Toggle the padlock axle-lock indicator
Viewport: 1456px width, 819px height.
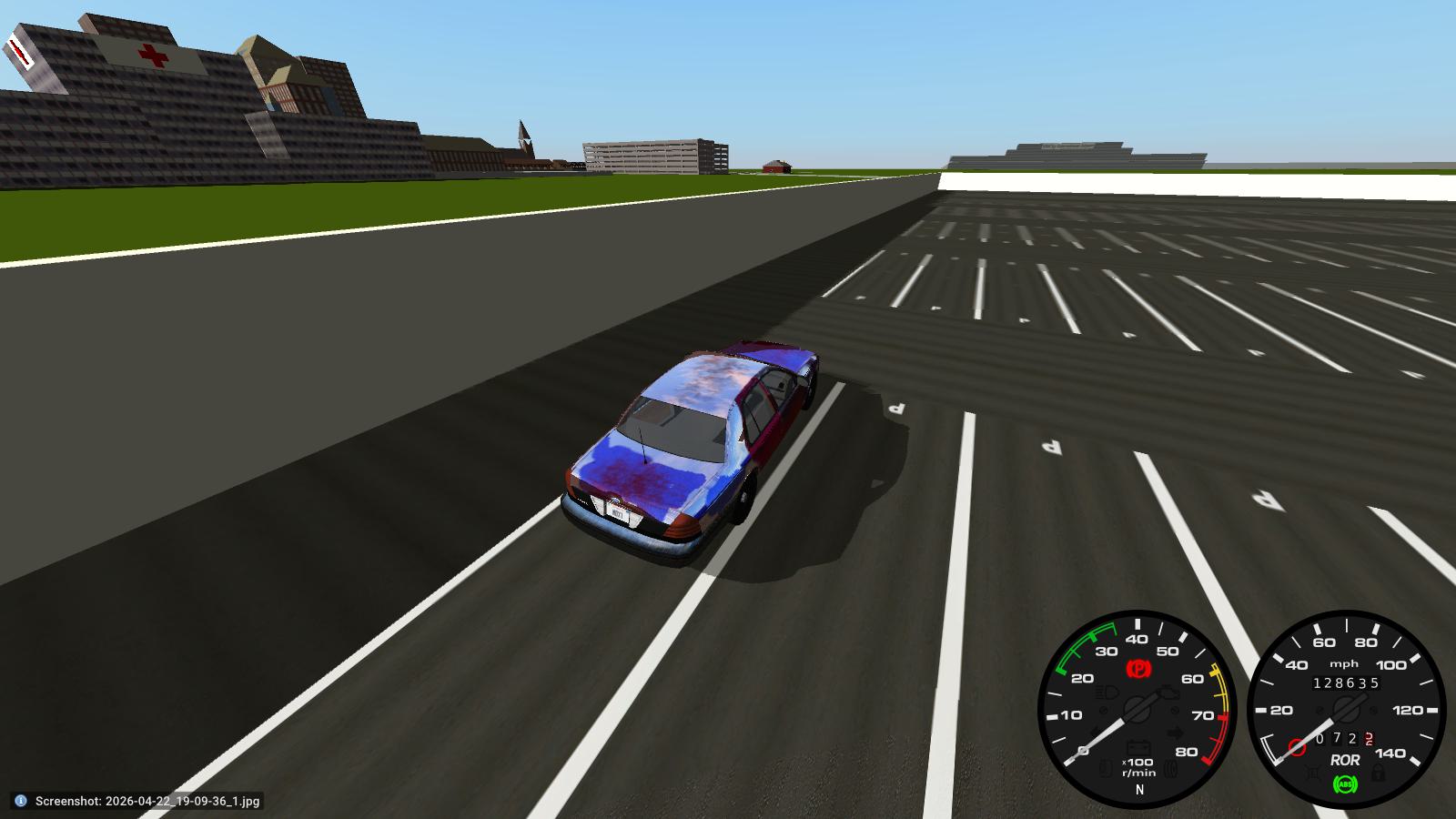pyautogui.click(x=1379, y=773)
